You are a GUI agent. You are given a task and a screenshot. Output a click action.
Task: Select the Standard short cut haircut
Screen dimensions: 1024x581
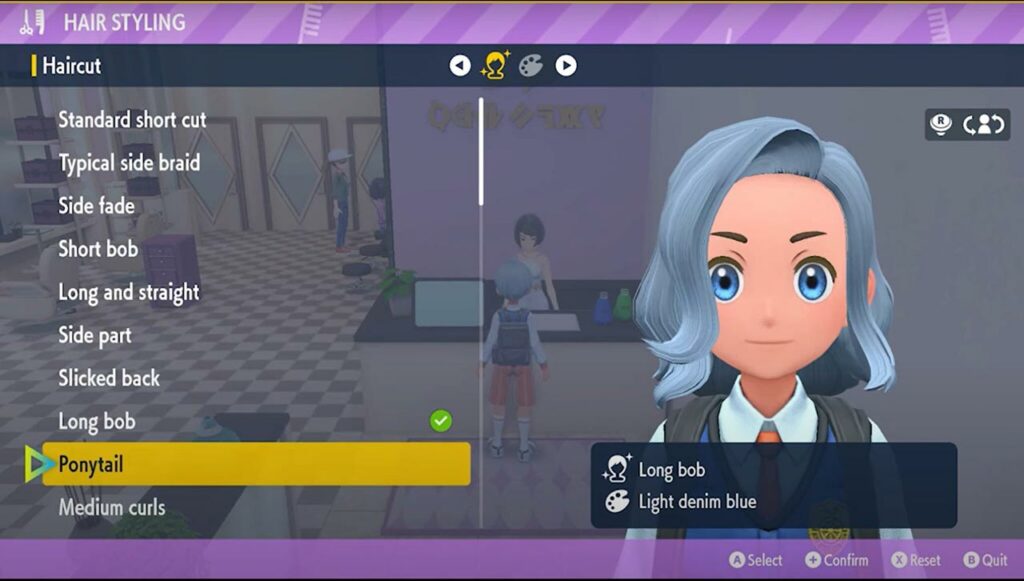click(132, 120)
